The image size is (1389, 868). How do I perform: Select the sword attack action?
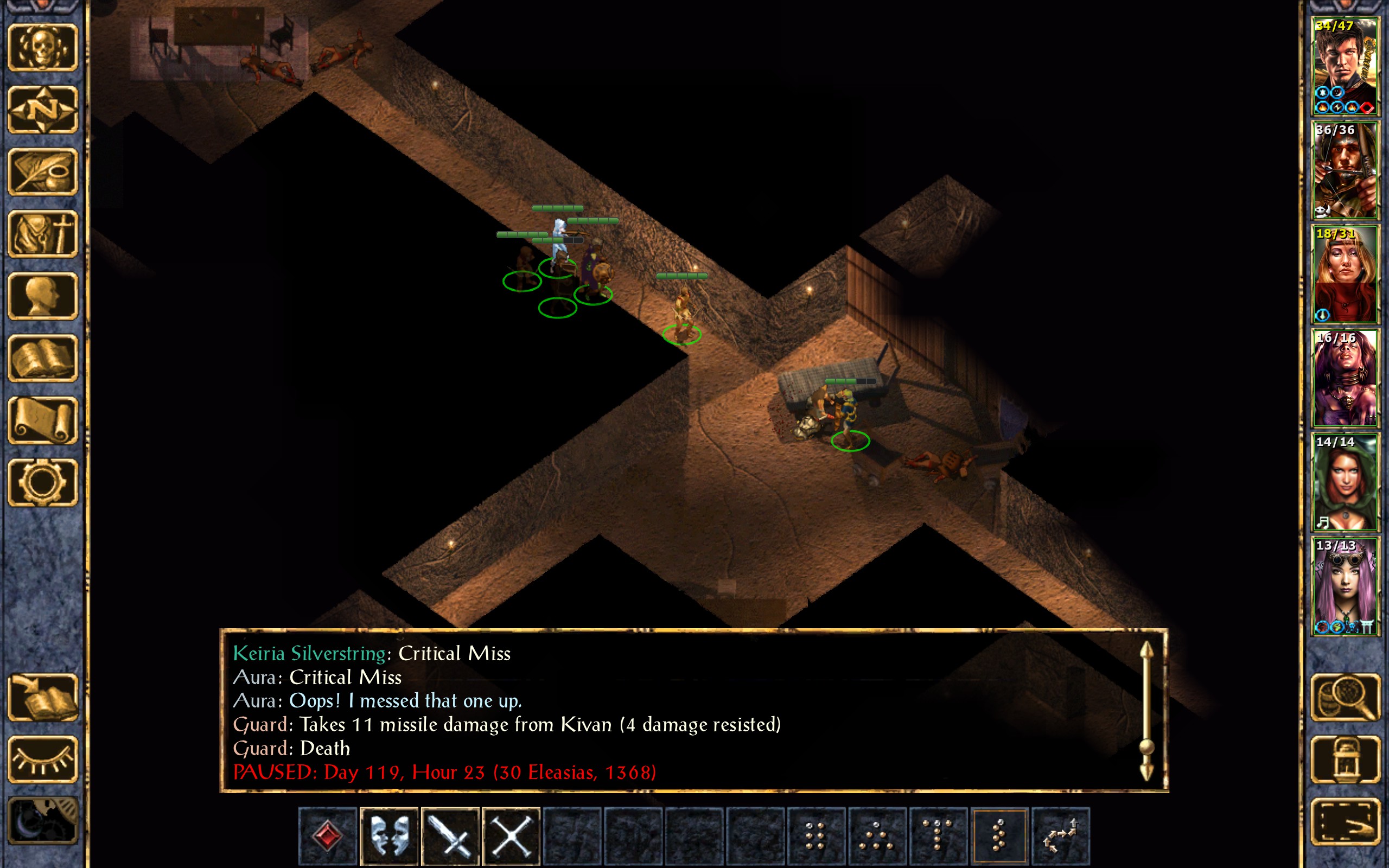click(x=450, y=835)
